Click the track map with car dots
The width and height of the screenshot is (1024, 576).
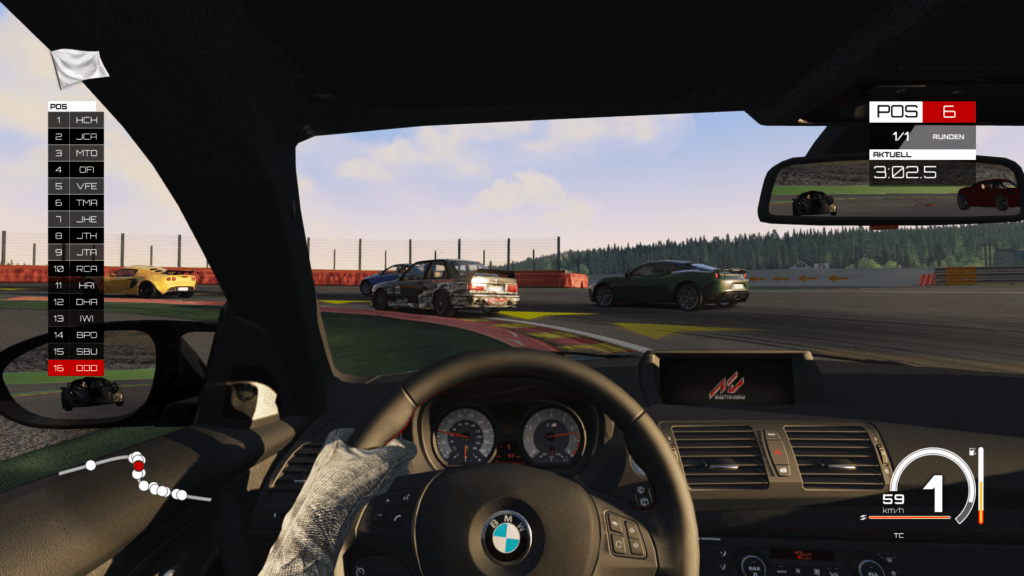pyautogui.click(x=135, y=476)
